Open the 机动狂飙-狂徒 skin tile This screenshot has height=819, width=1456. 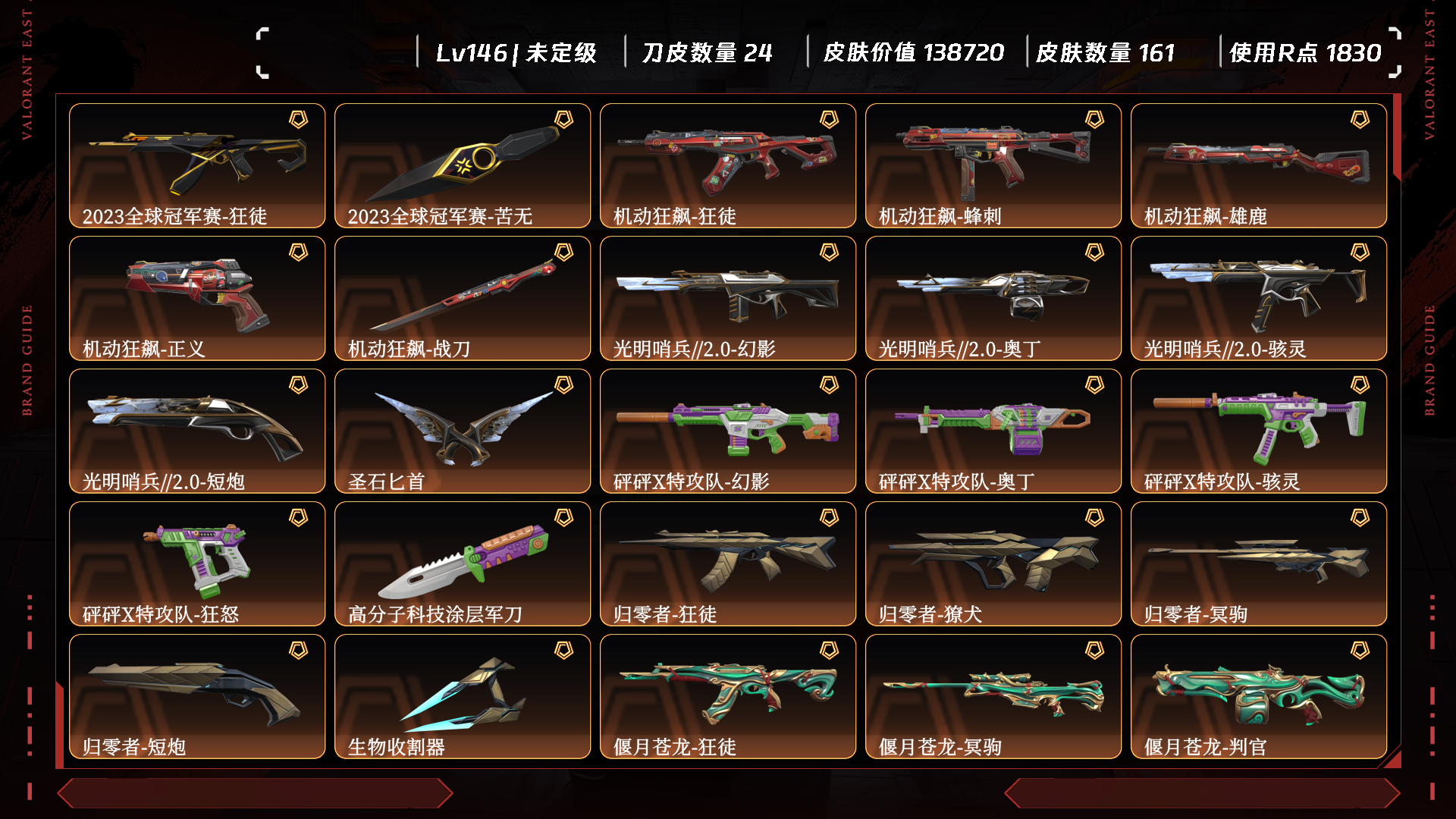click(x=728, y=165)
